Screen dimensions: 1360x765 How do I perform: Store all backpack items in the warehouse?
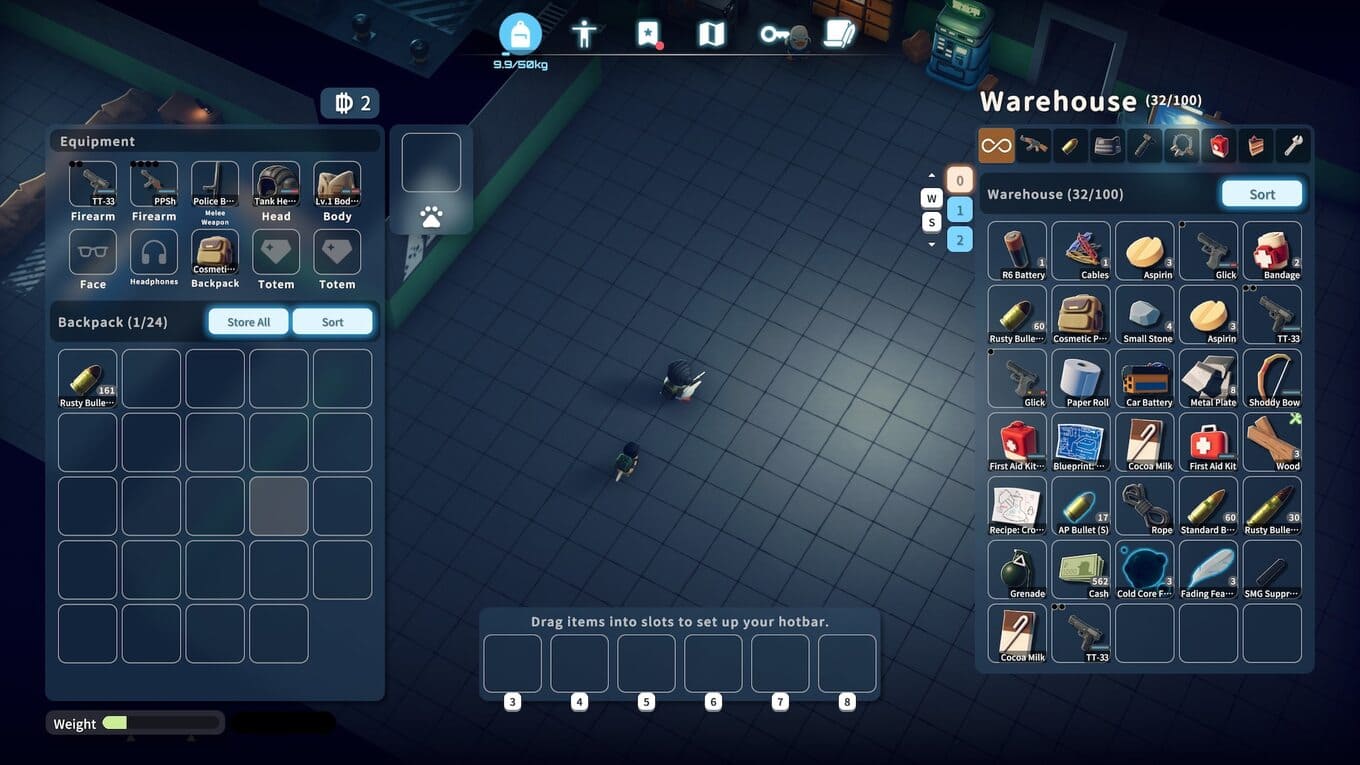click(x=248, y=322)
